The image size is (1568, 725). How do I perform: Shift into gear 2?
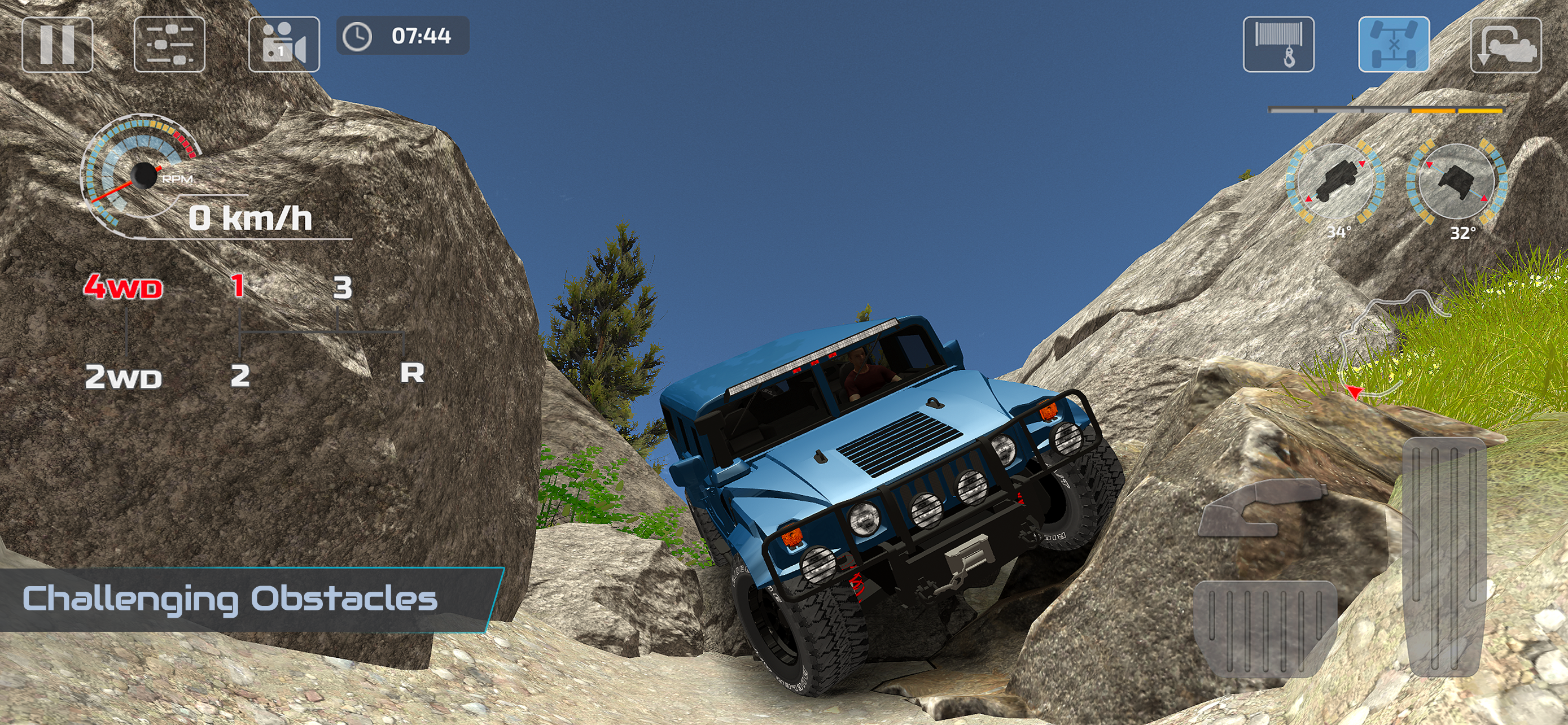tap(240, 375)
